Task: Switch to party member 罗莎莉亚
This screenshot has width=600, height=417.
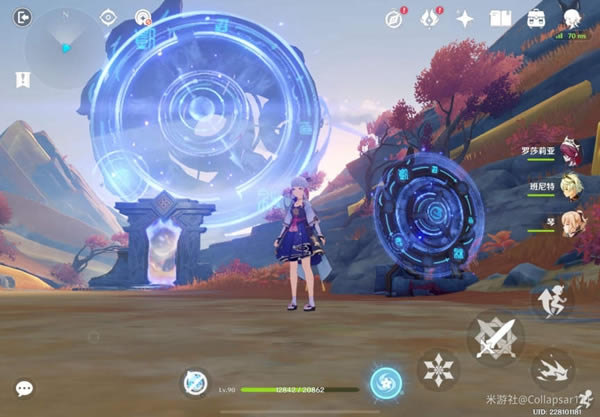Action: tap(571, 151)
